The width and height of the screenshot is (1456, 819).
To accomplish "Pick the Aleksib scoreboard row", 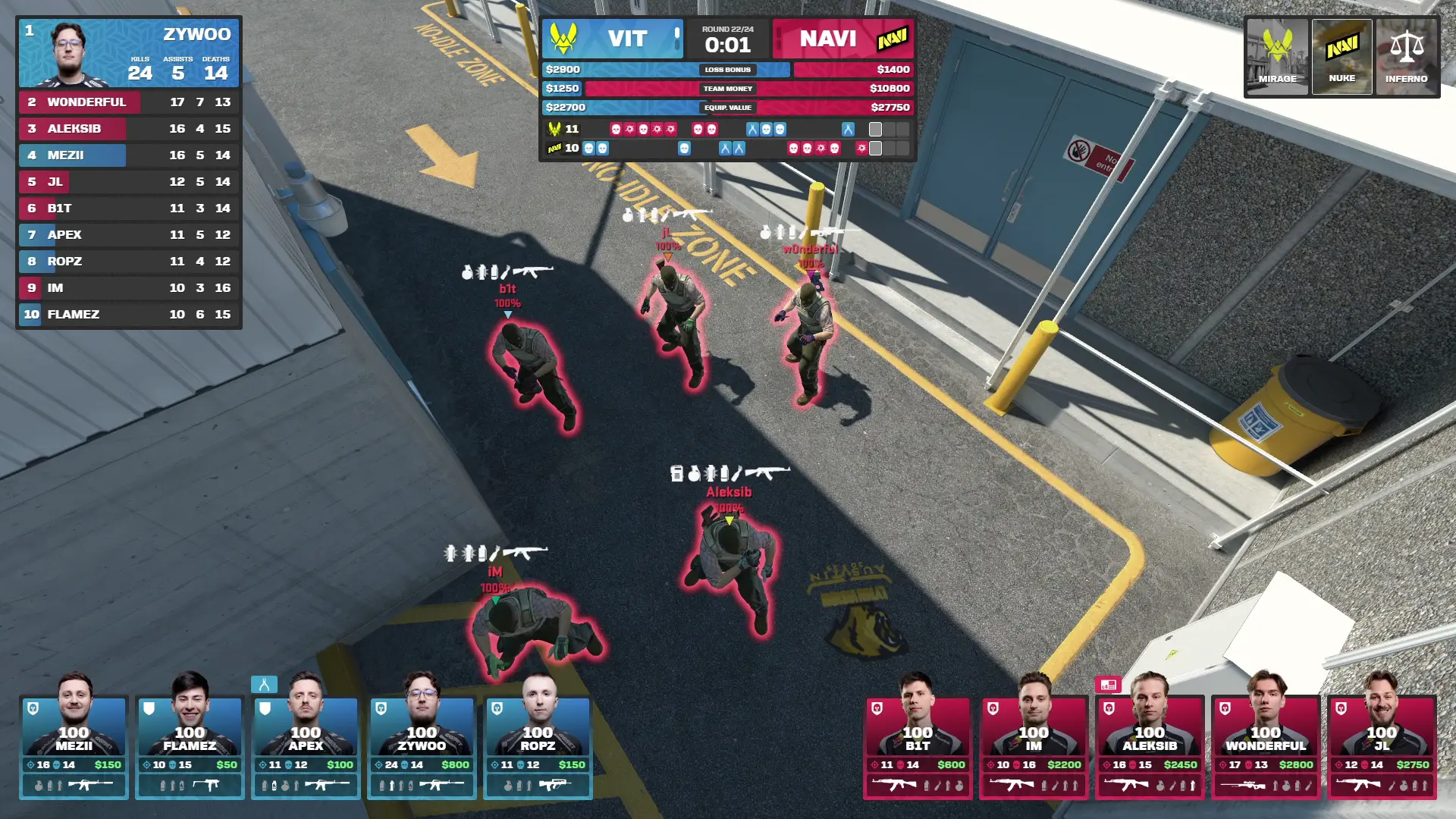I will [129, 128].
